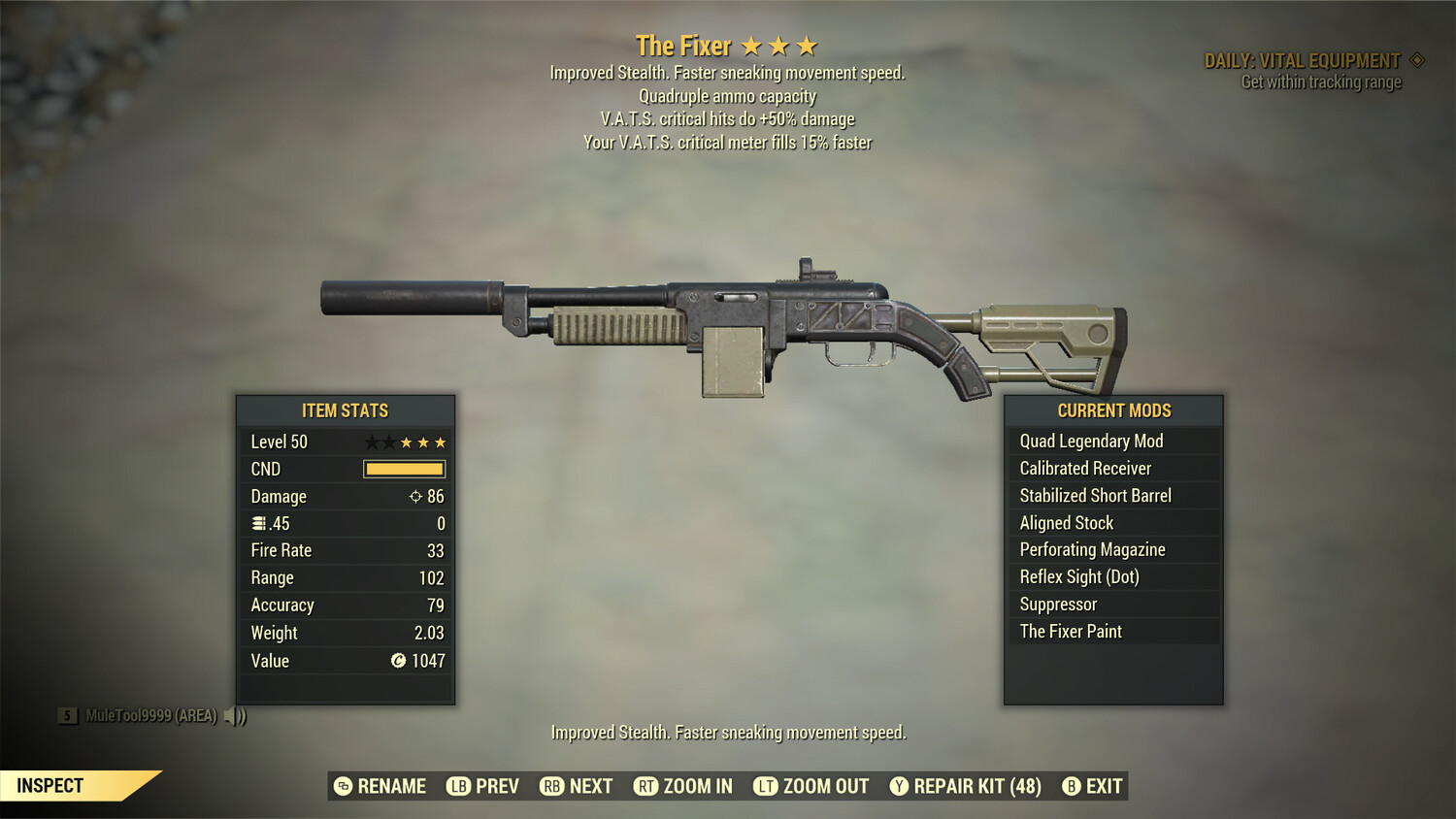
Task: Toggle the first dimmed star in Level 50 row
Action: (x=370, y=442)
